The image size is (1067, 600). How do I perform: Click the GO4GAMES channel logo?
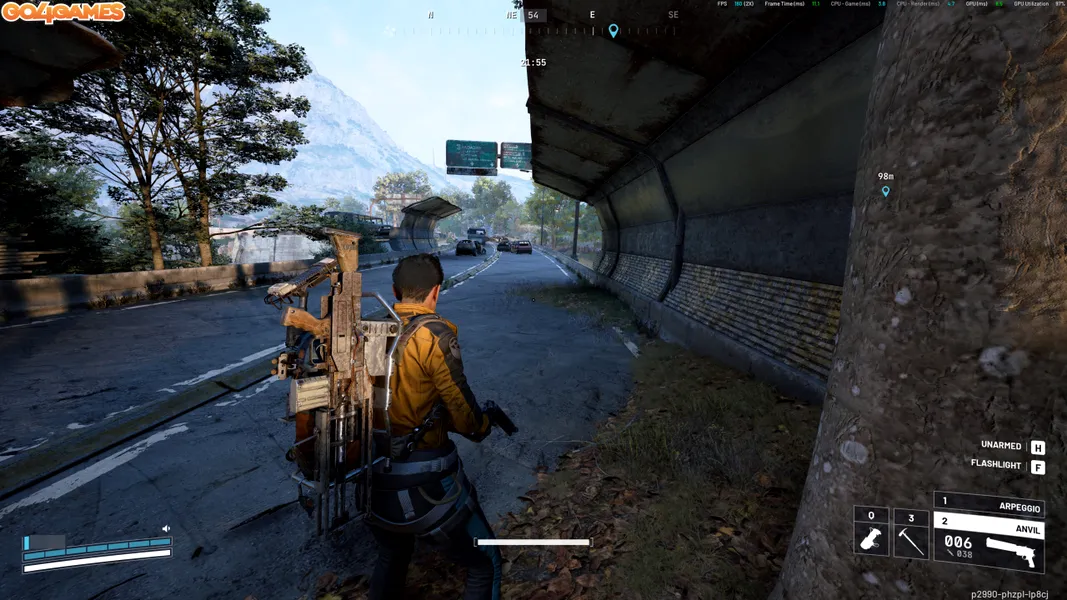tap(63, 12)
